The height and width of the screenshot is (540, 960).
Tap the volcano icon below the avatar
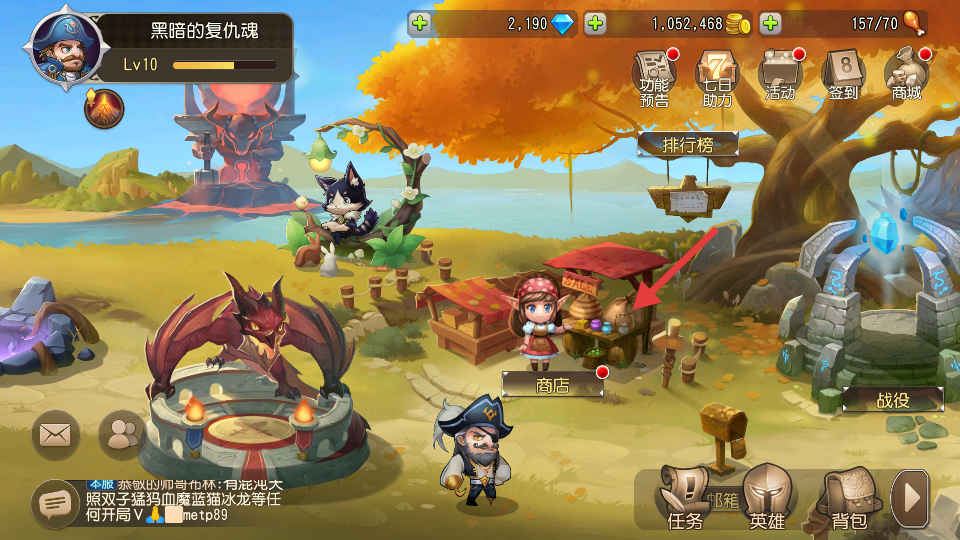[x=104, y=108]
